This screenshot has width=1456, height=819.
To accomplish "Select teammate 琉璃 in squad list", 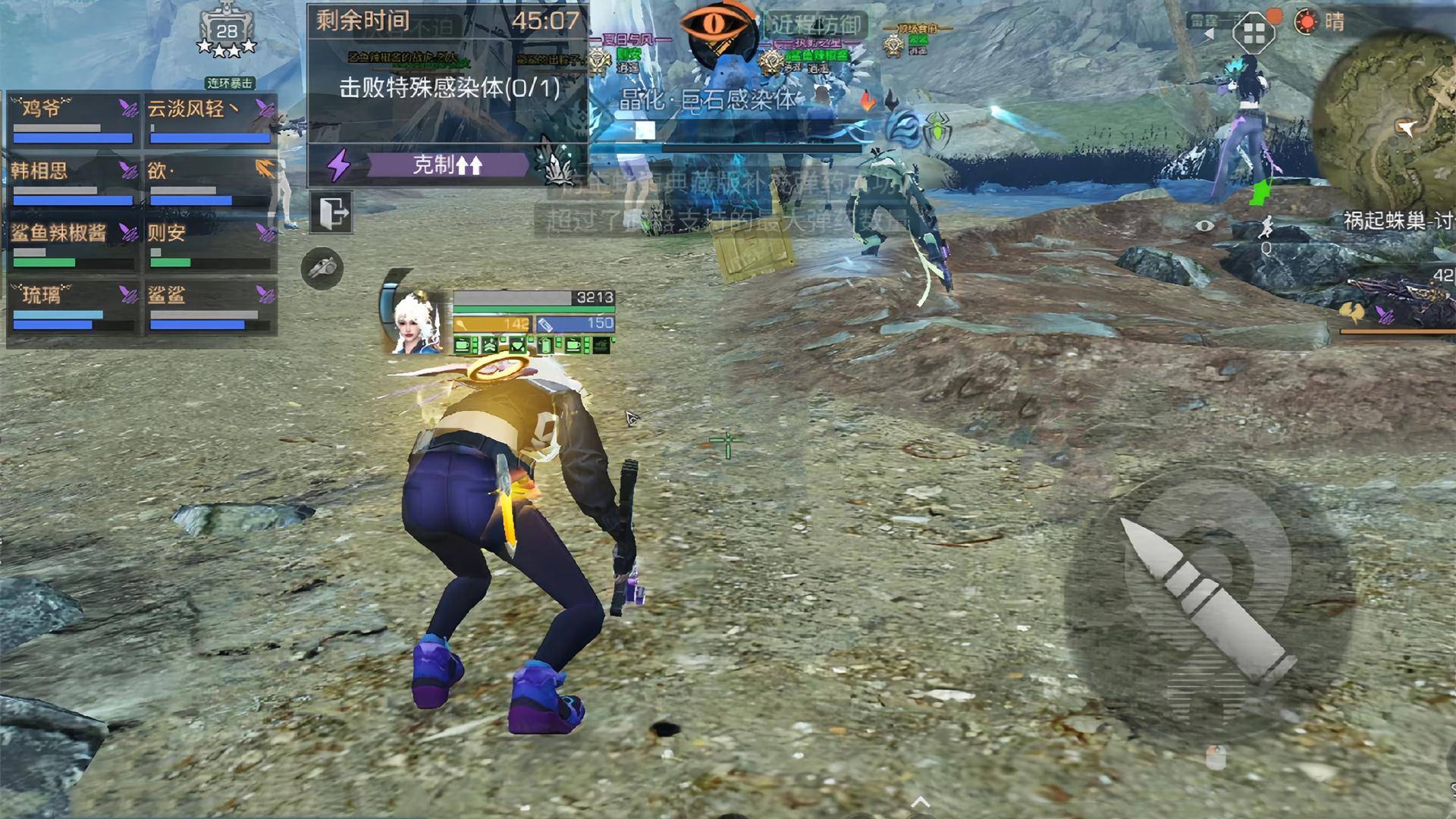I will (74, 306).
